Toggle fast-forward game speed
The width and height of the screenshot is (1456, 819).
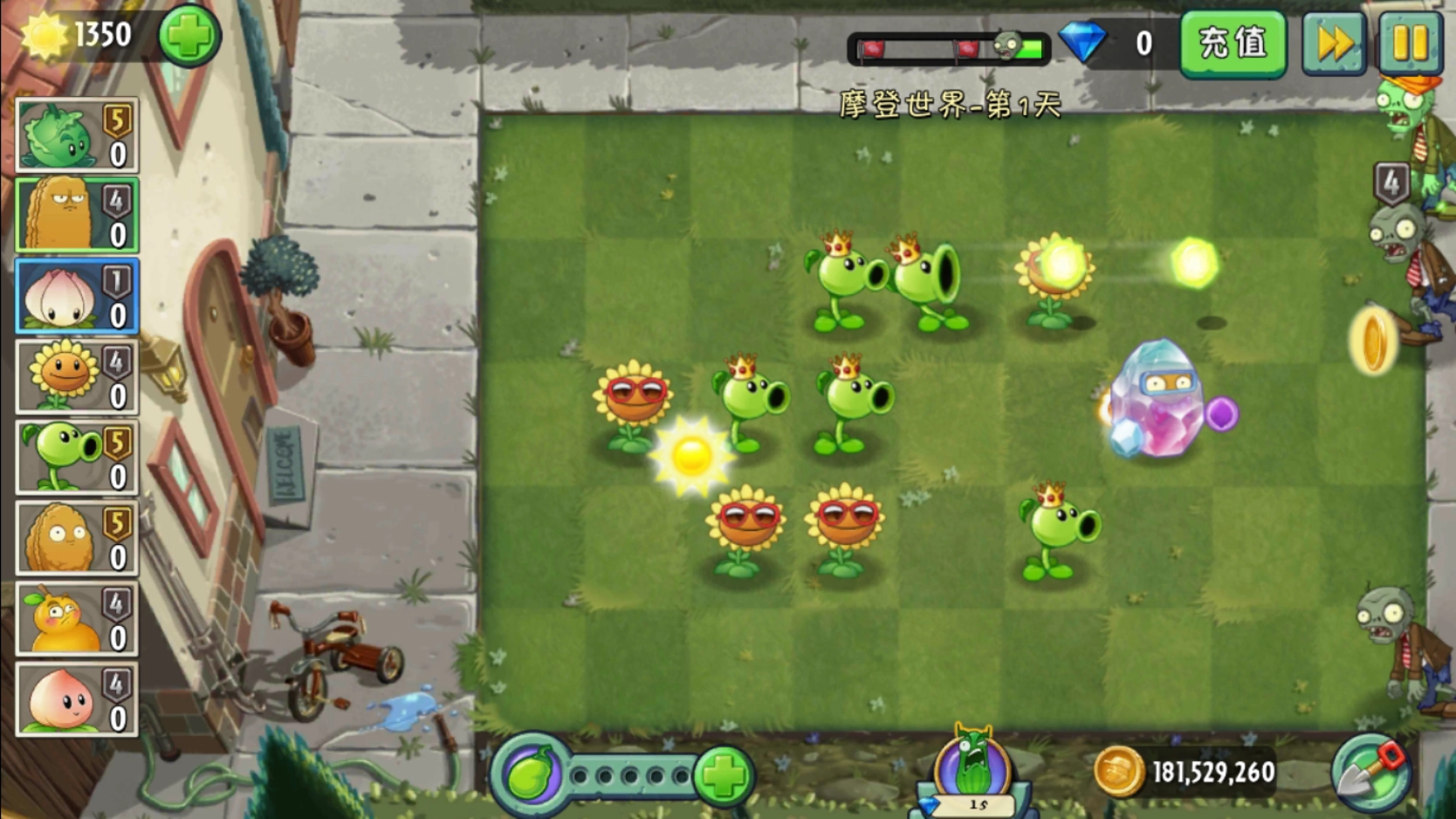coord(1332,43)
